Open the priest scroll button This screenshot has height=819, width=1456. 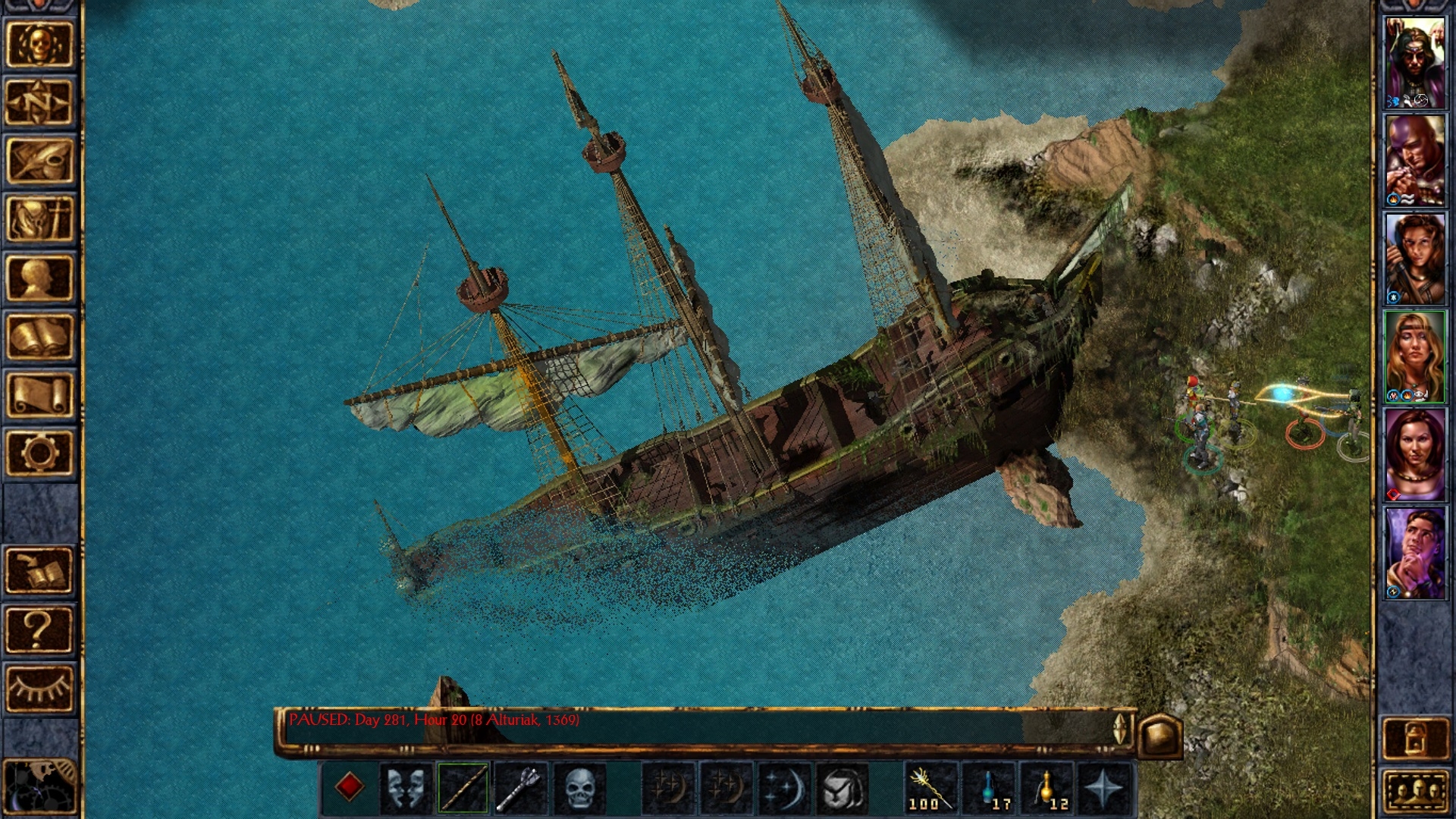[39, 394]
